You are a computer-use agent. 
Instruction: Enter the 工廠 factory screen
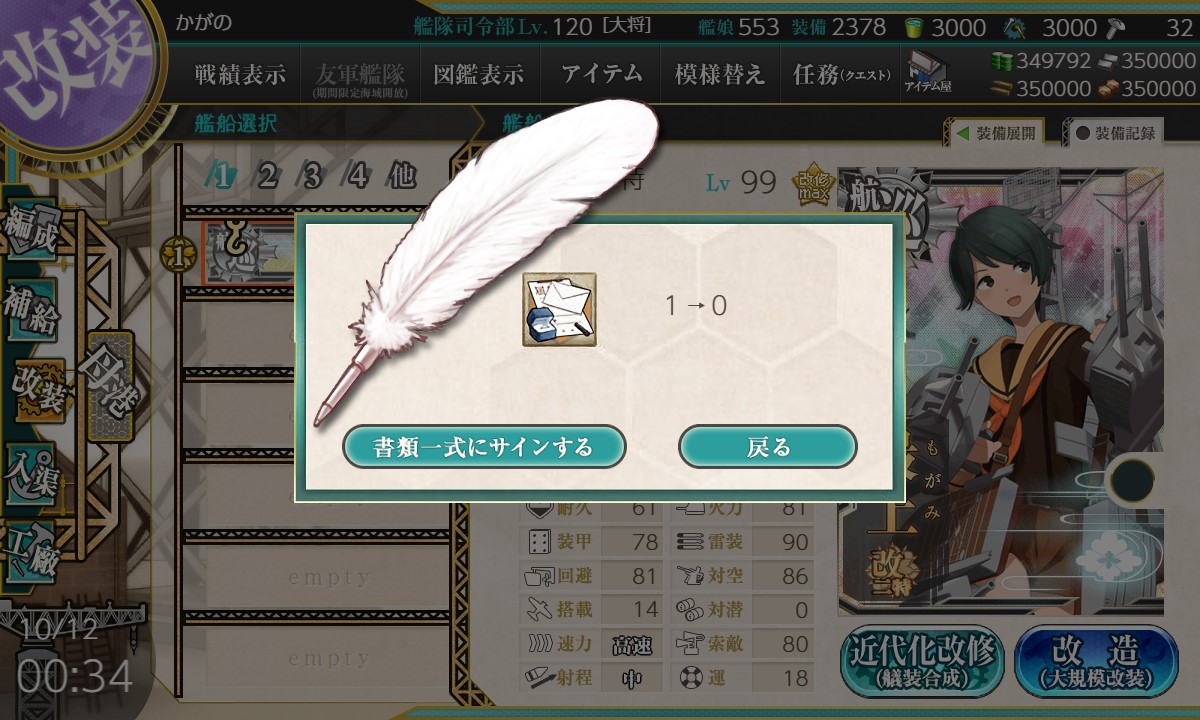pyautogui.click(x=30, y=548)
